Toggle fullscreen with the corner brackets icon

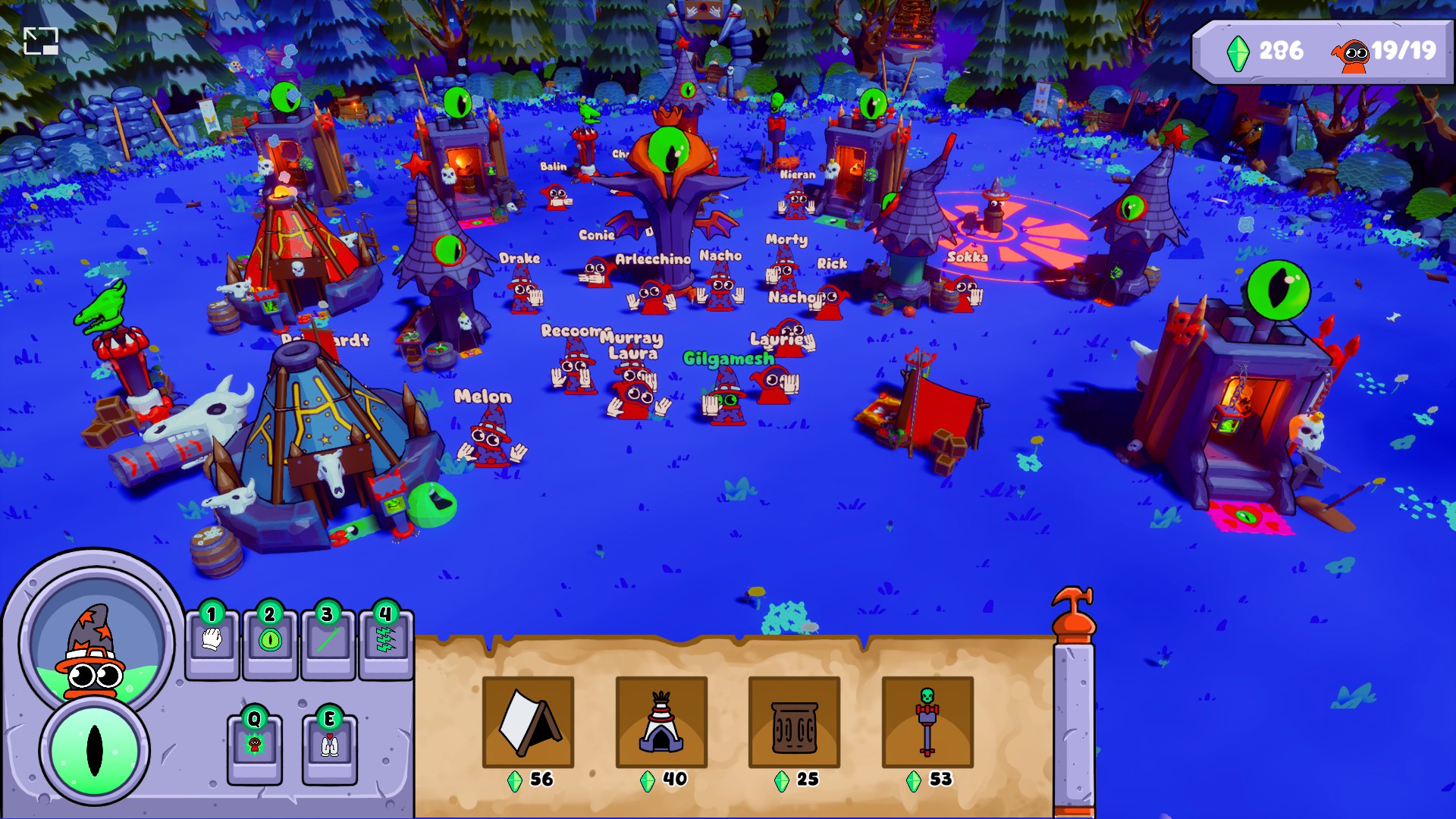pyautogui.click(x=41, y=41)
